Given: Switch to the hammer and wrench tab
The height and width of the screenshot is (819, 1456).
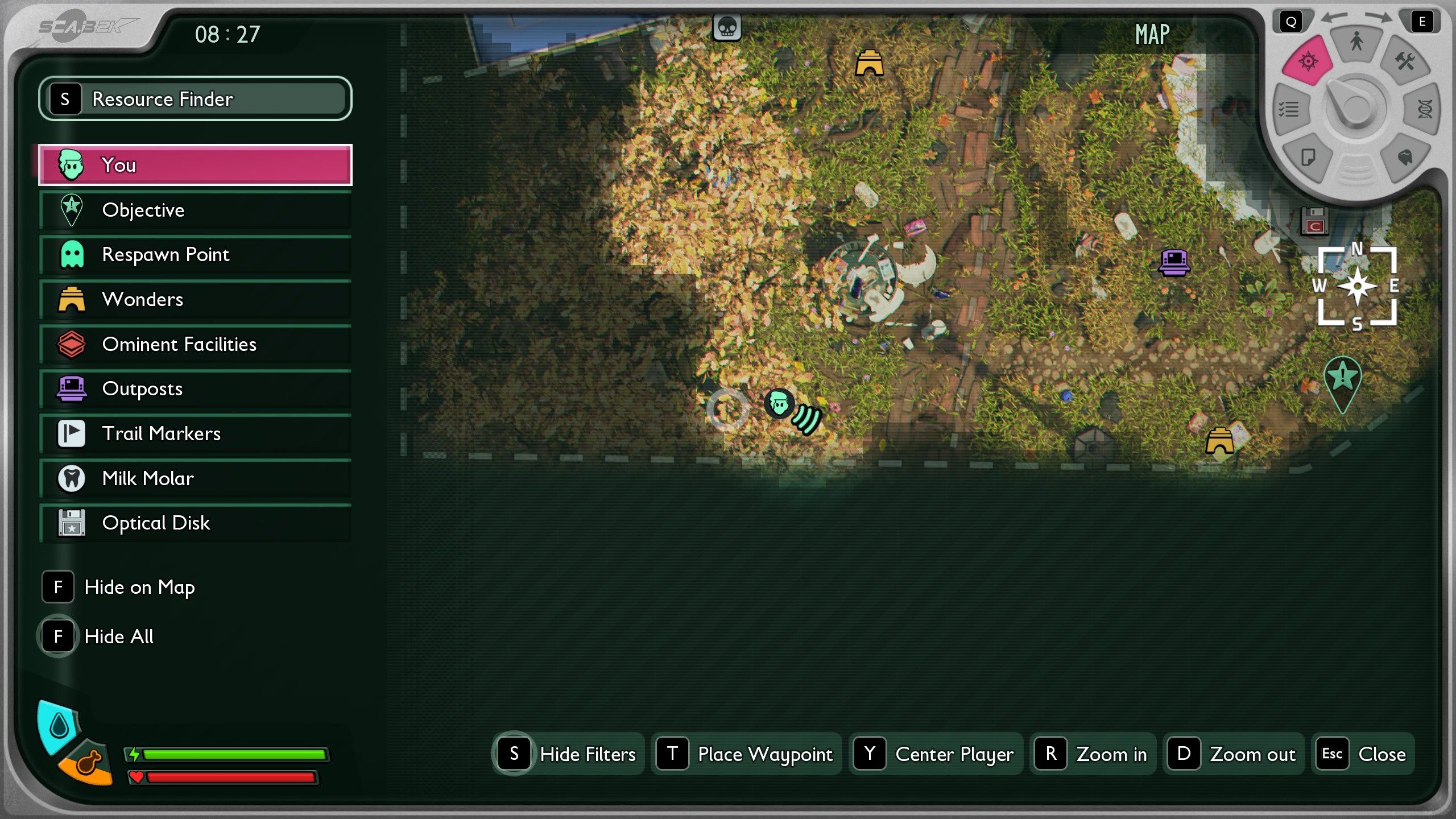Looking at the screenshot, I should pyautogui.click(x=1405, y=61).
